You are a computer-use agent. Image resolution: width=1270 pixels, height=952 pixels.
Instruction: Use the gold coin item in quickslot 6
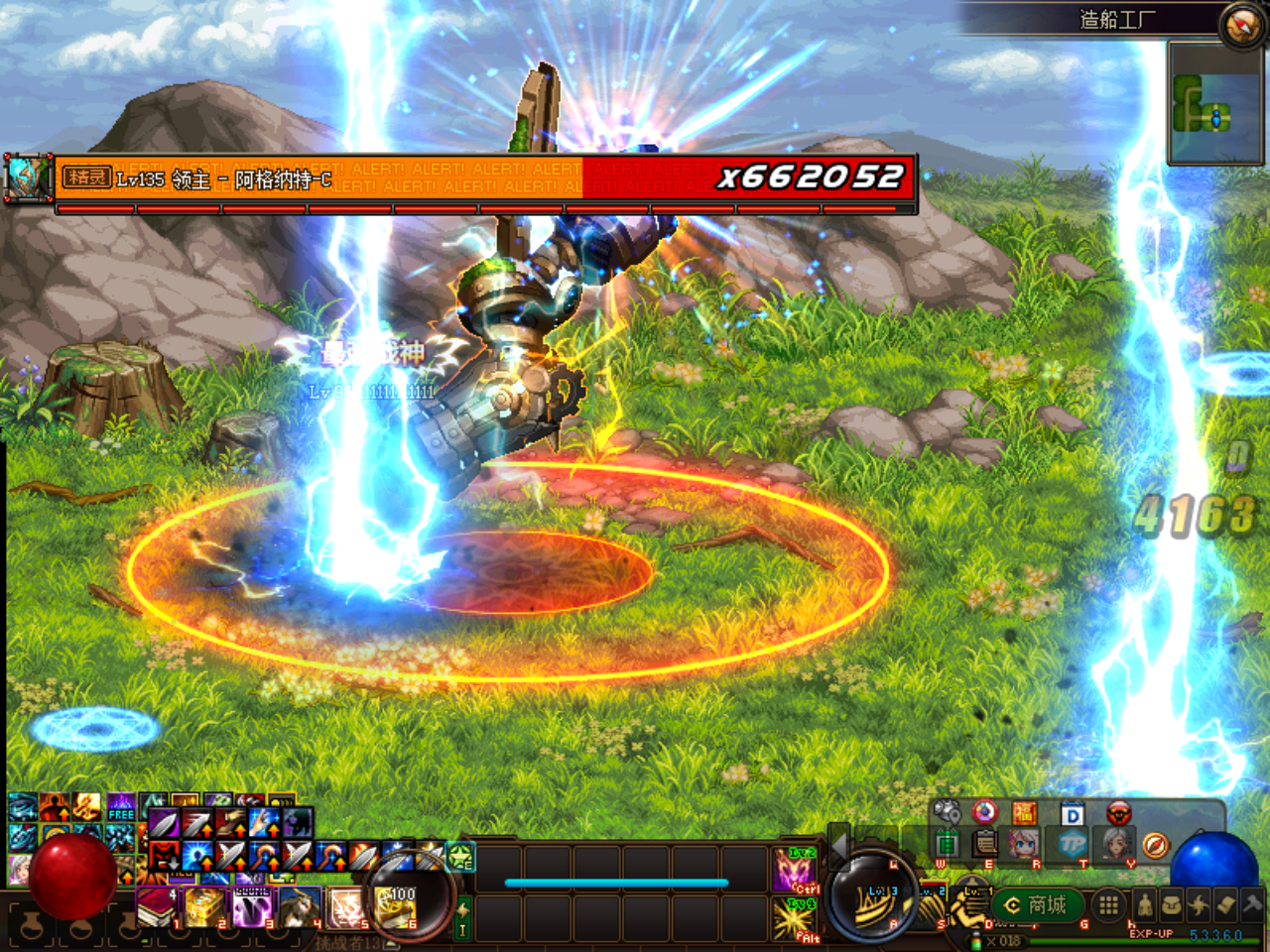395,908
